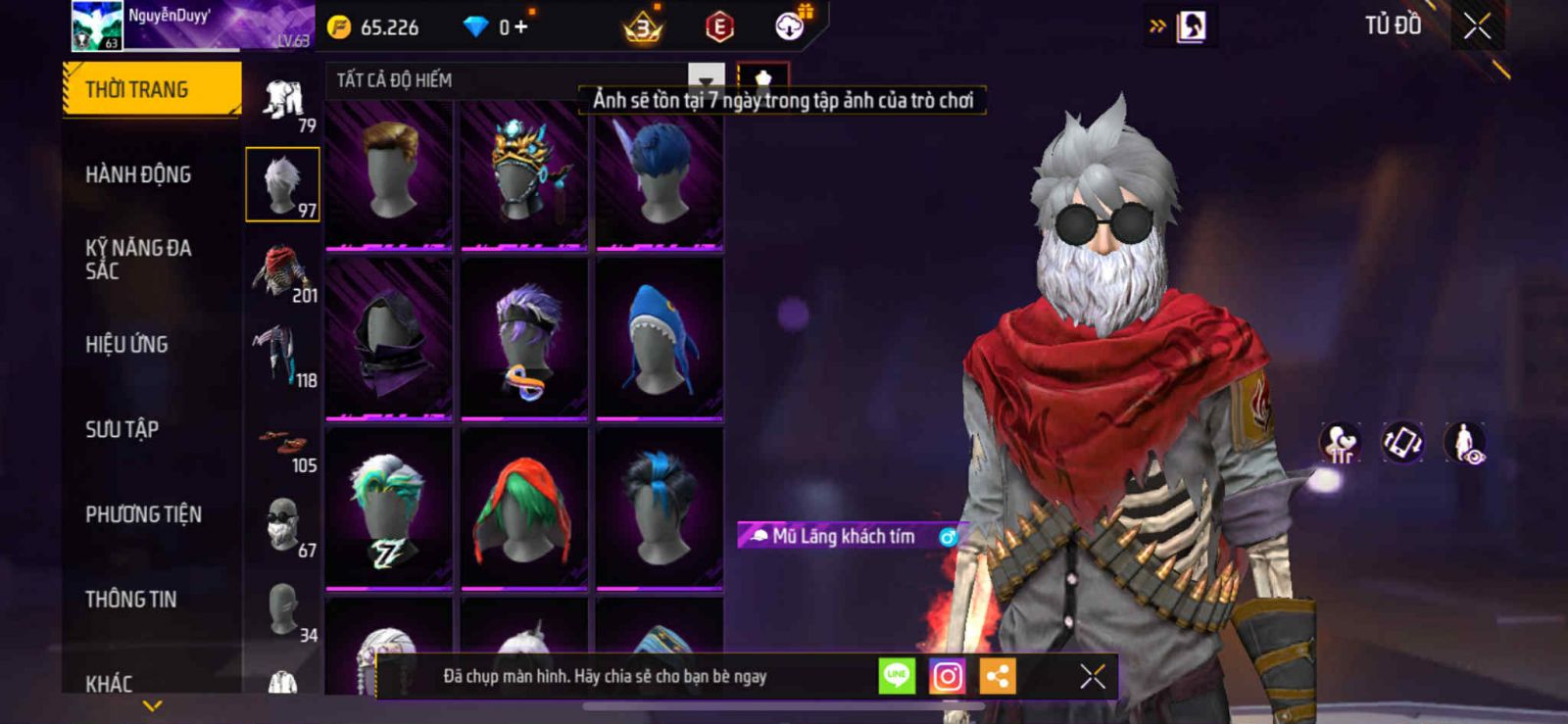Add diamonds with the plus button
The height and width of the screenshot is (724, 1568).
point(521,27)
